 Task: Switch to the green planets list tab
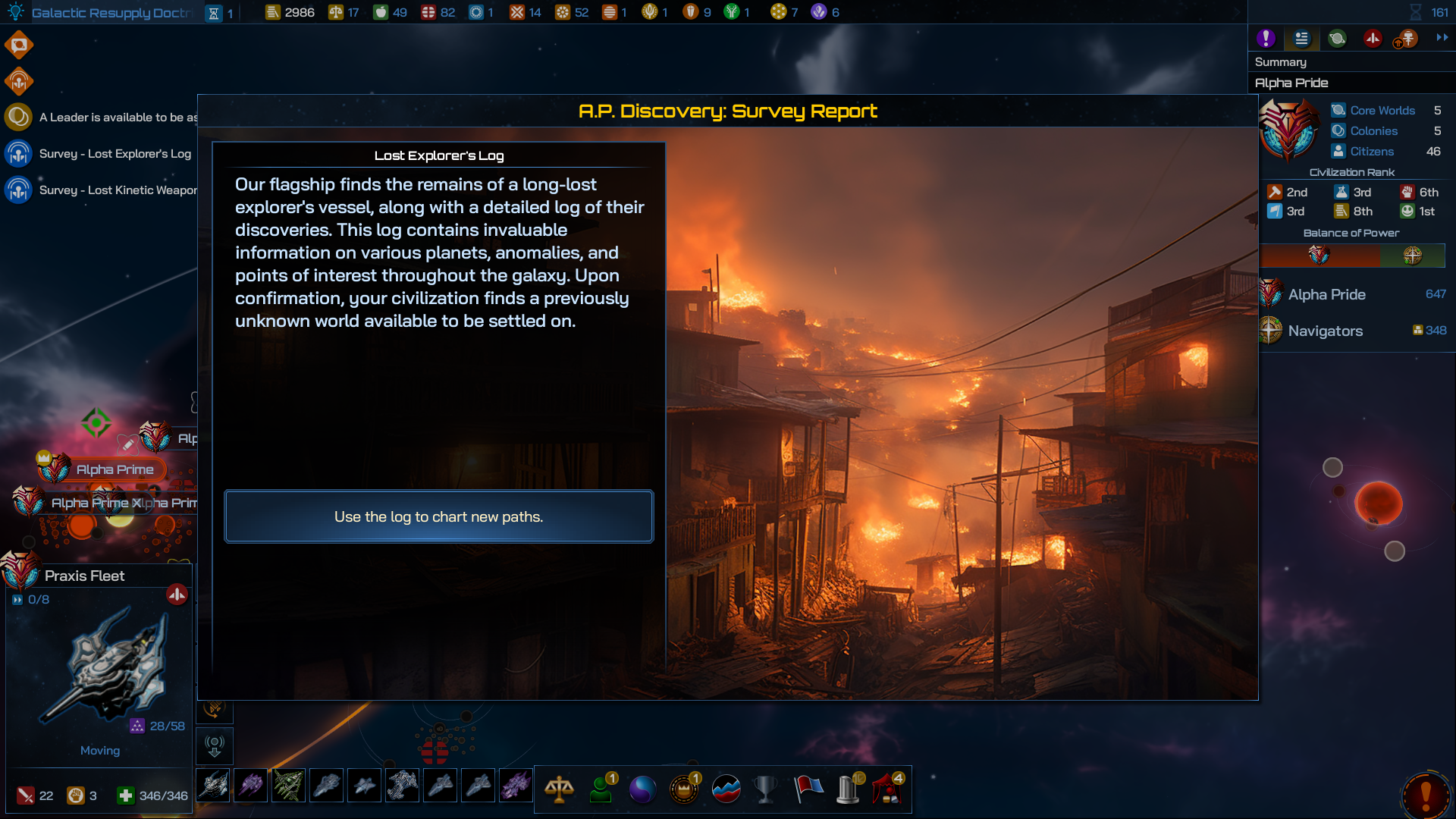point(1337,38)
